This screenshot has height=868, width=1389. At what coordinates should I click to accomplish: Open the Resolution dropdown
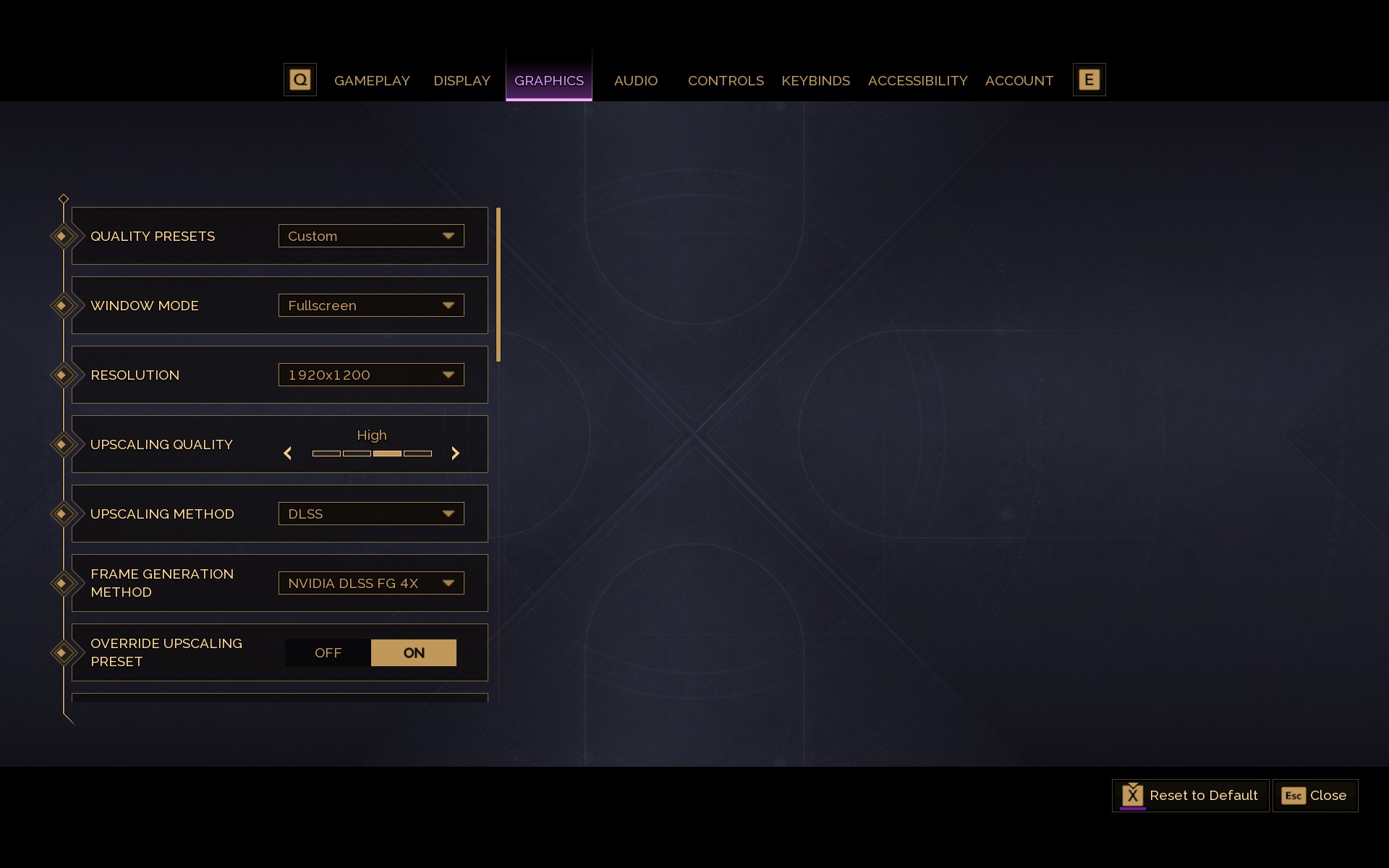point(371,375)
